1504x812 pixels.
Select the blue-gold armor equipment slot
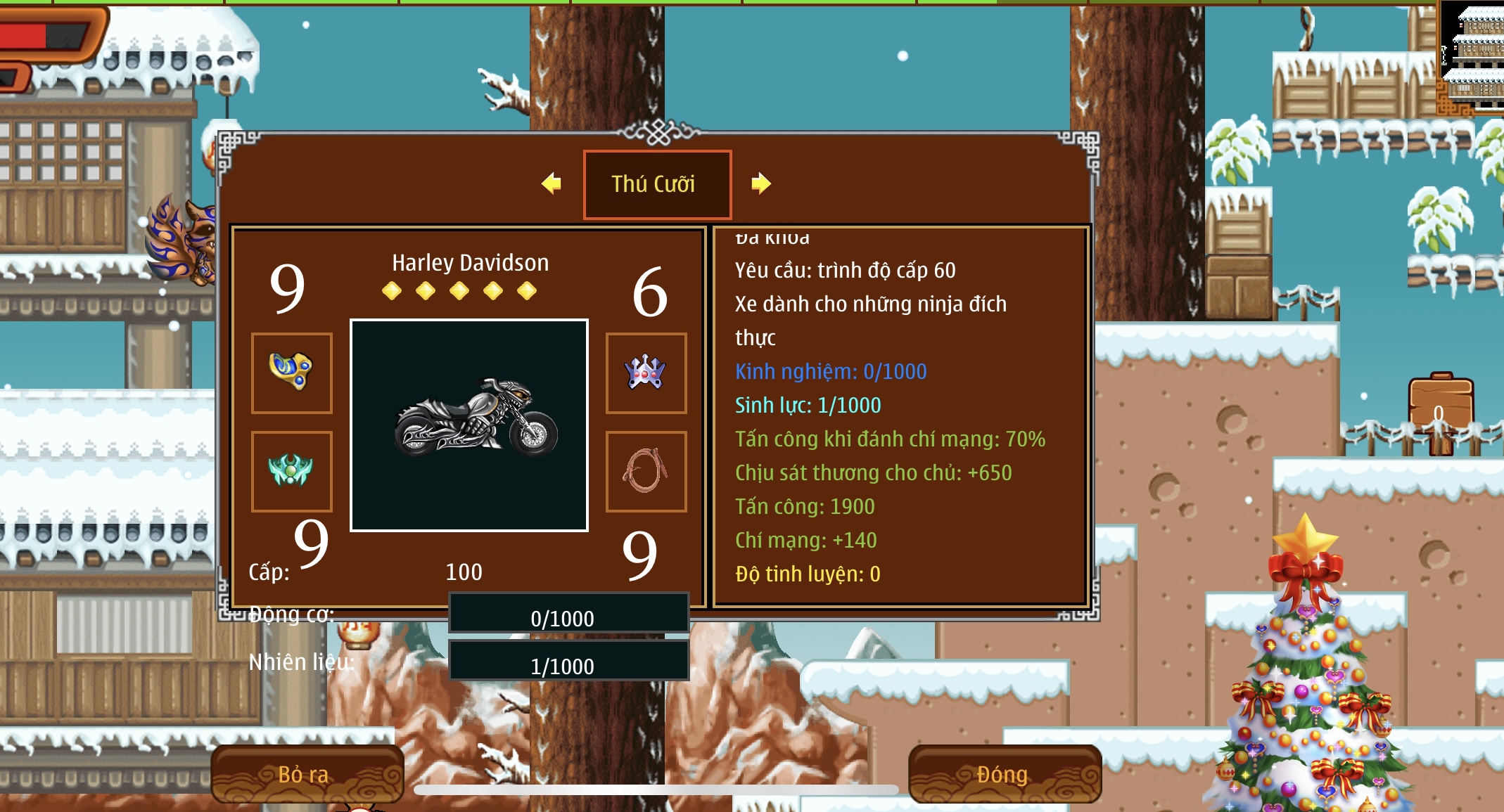click(291, 373)
